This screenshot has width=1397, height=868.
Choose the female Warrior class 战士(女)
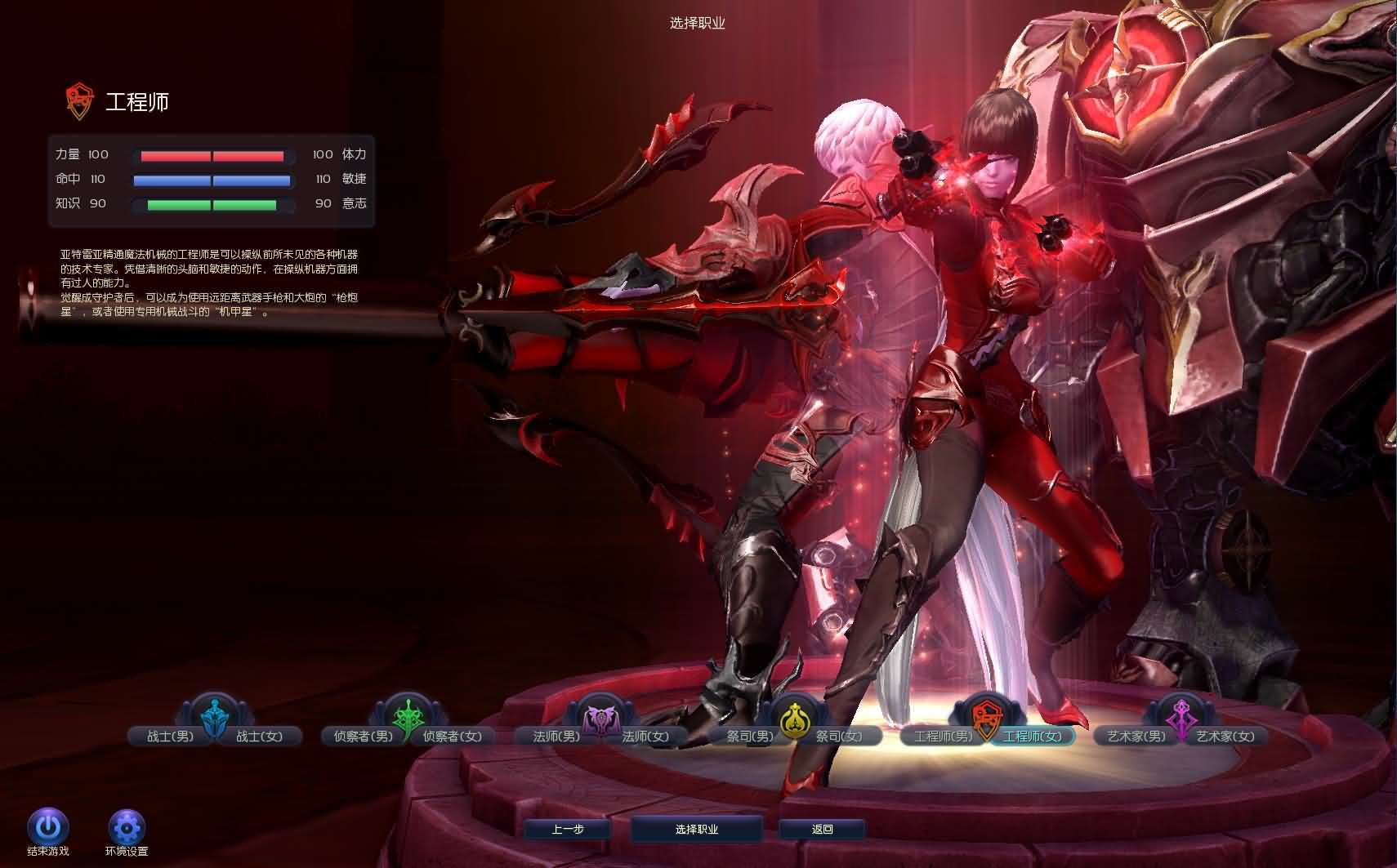259,737
